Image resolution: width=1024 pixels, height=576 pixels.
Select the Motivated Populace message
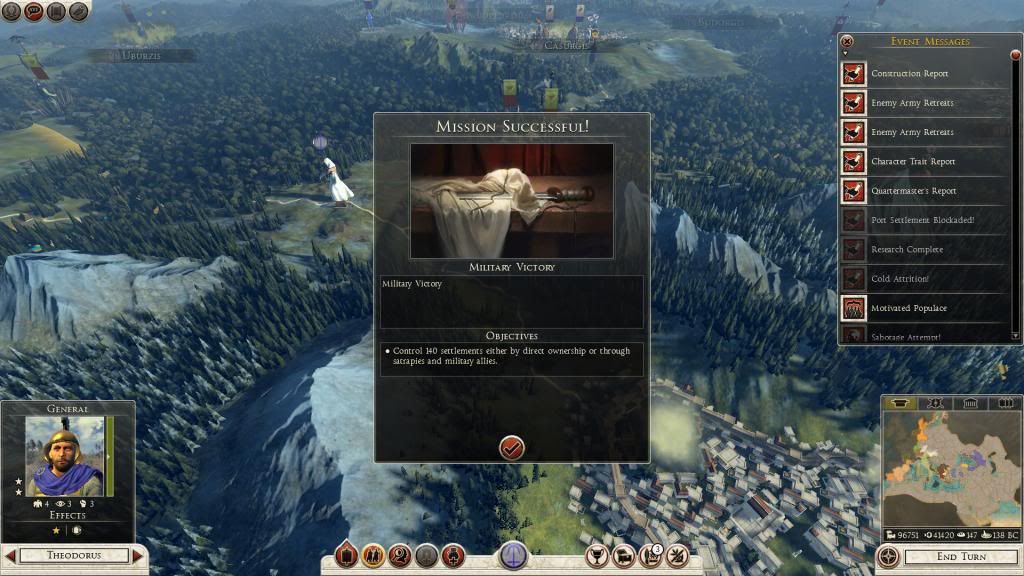[x=909, y=308]
